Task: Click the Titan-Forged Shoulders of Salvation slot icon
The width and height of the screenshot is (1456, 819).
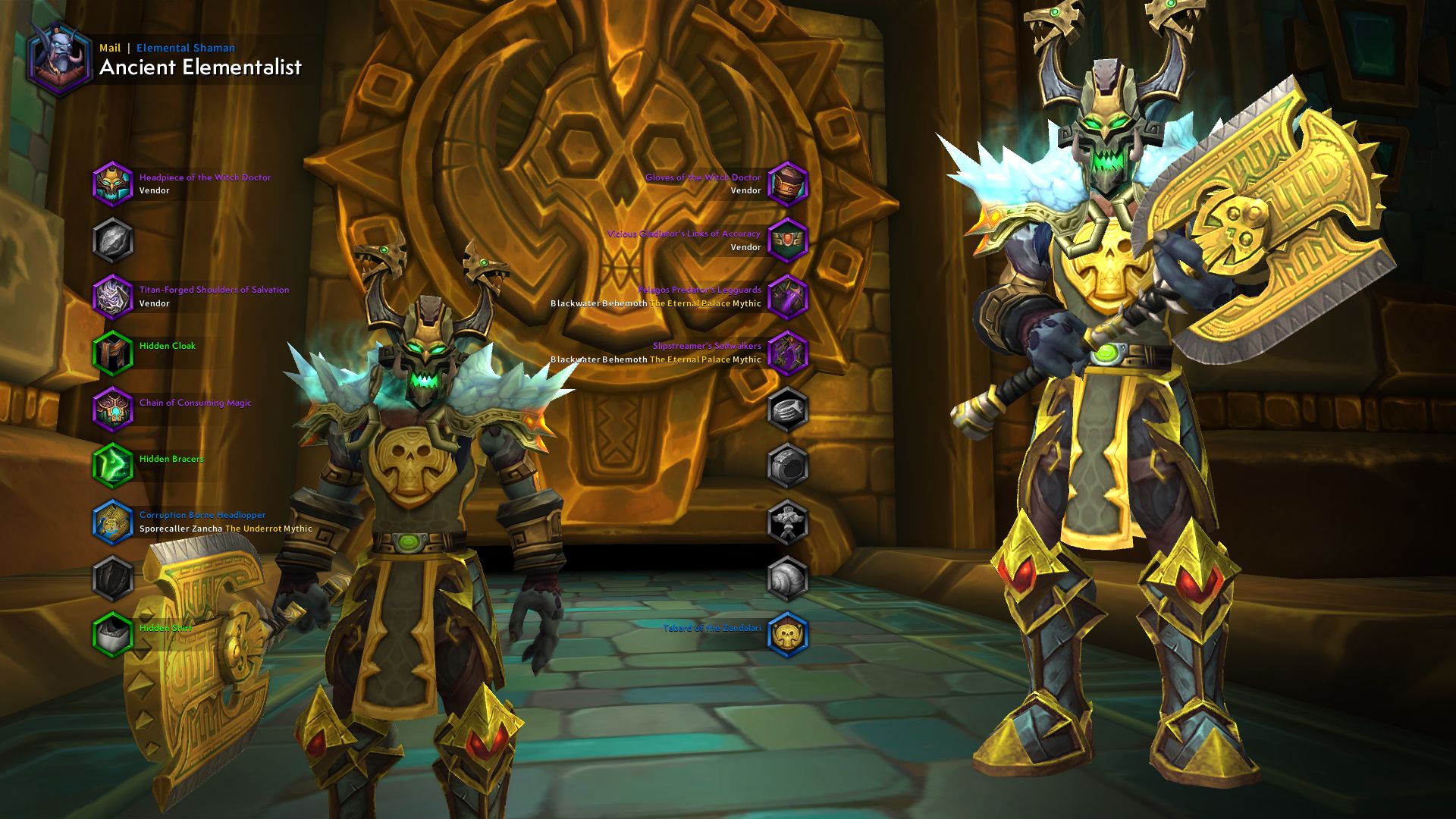Action: 114,296
